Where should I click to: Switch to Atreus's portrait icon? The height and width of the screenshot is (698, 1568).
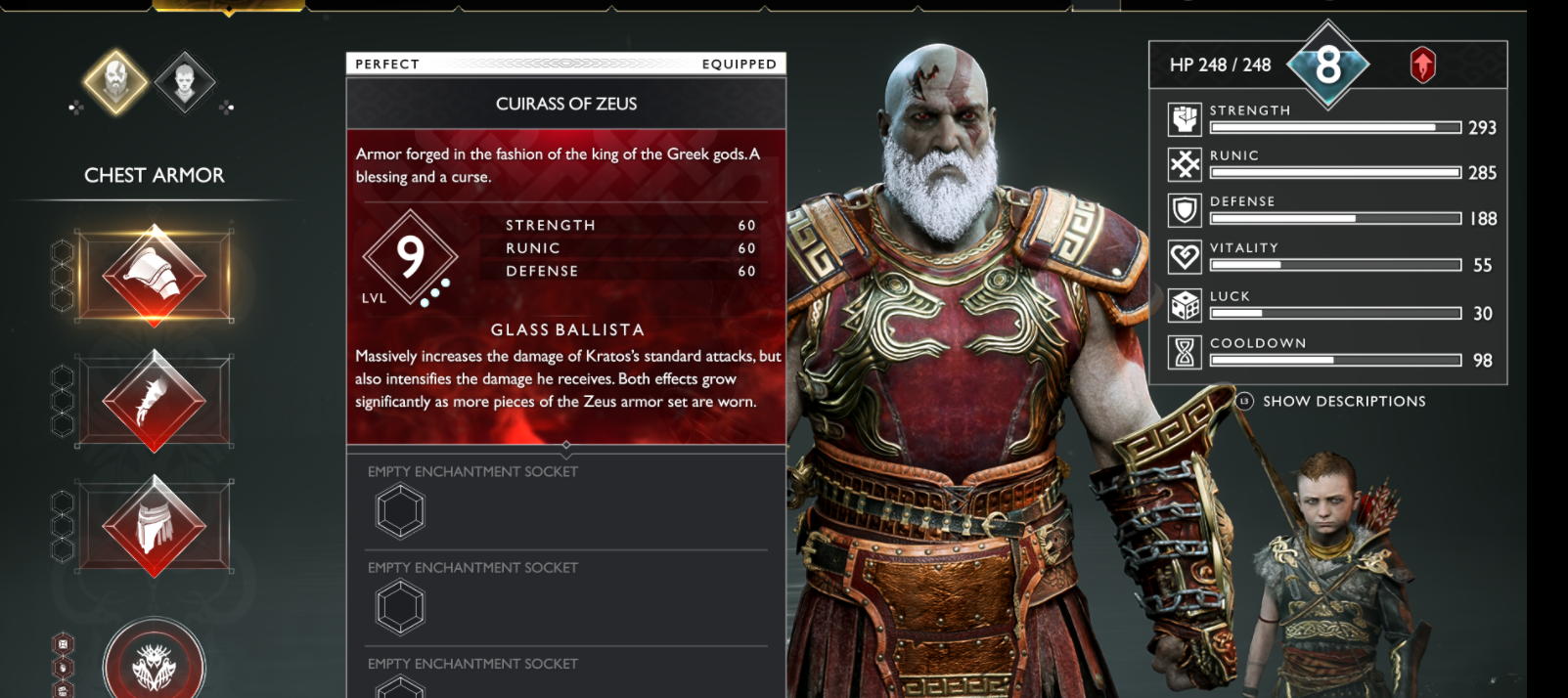click(185, 82)
